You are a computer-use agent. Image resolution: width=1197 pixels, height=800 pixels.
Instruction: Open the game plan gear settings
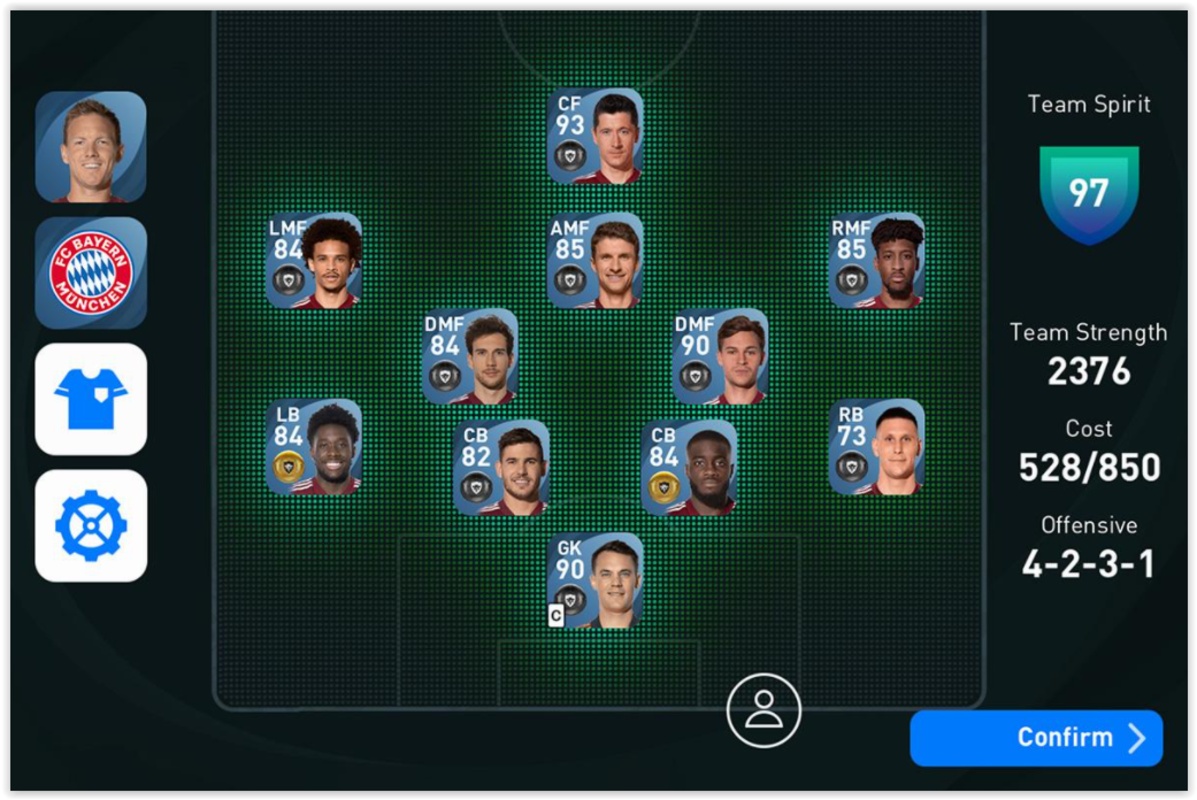(x=91, y=525)
